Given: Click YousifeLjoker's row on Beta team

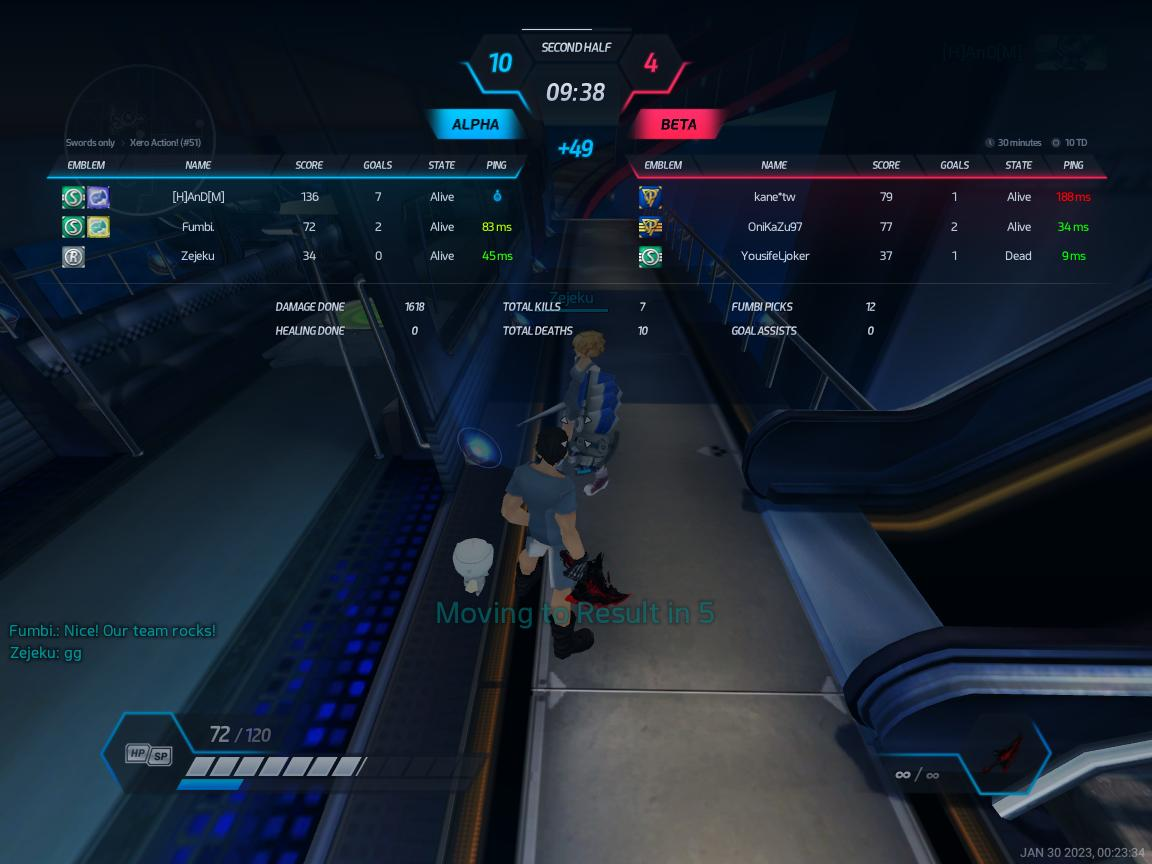Looking at the screenshot, I should tap(774, 256).
